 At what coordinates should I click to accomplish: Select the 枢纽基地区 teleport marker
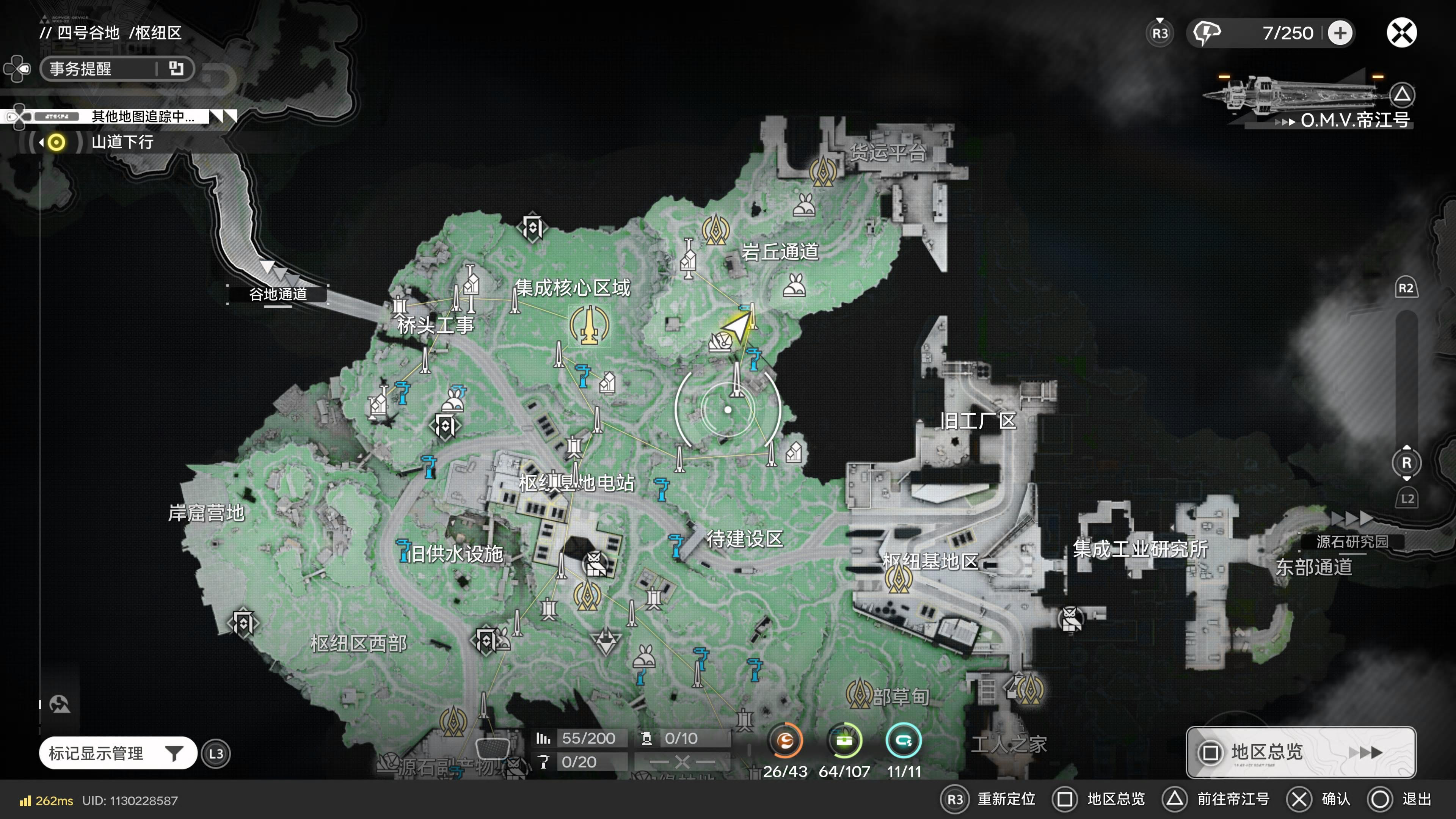coord(898,577)
